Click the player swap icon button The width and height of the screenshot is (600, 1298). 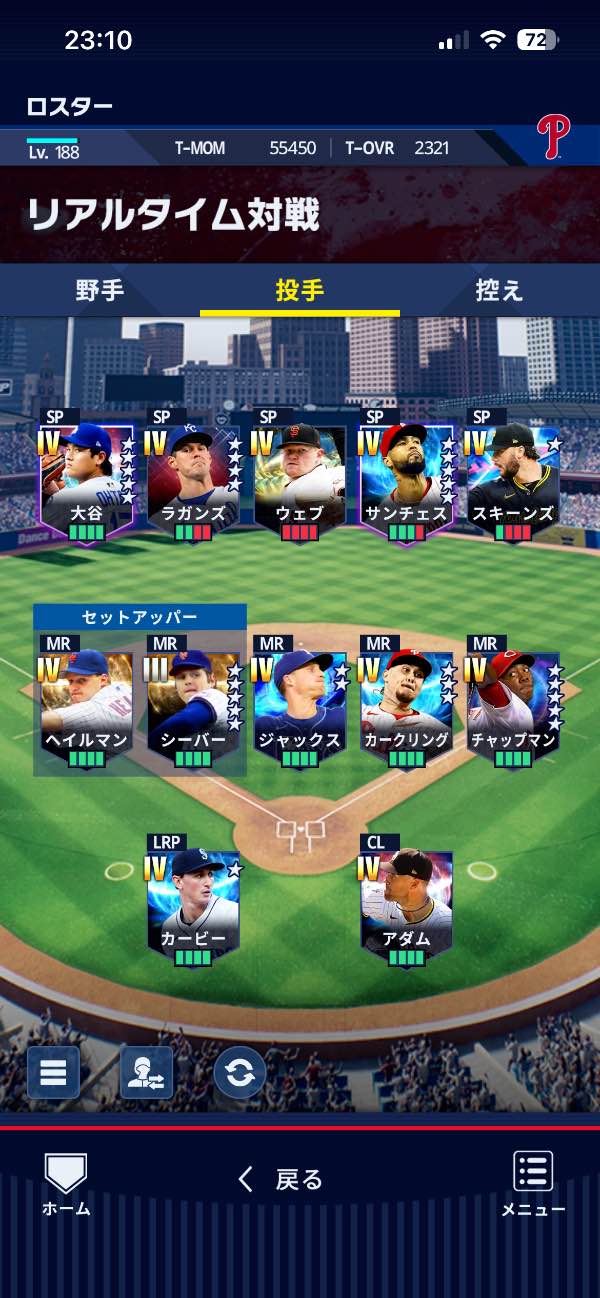pos(146,1073)
